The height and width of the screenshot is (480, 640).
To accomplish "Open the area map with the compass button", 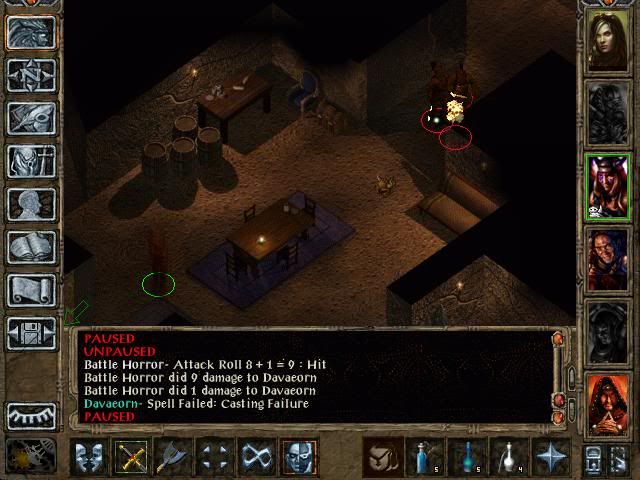I will [x=31, y=74].
